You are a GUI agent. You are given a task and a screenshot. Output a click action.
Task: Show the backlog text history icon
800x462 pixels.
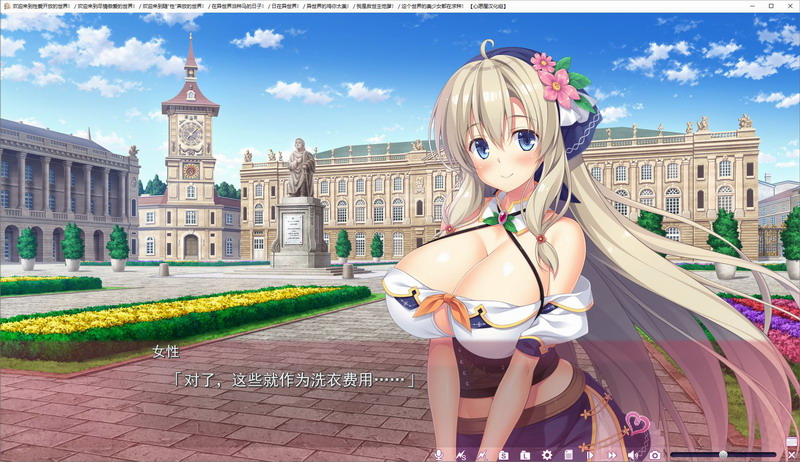point(568,455)
